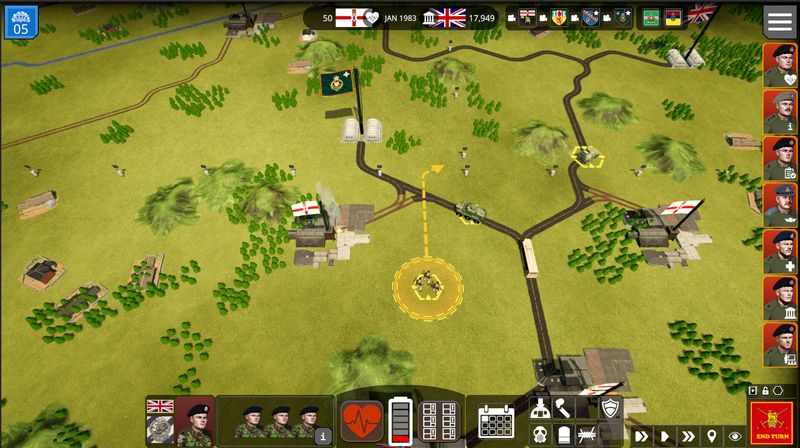Select the advisor portrait with info badge

click(780, 112)
